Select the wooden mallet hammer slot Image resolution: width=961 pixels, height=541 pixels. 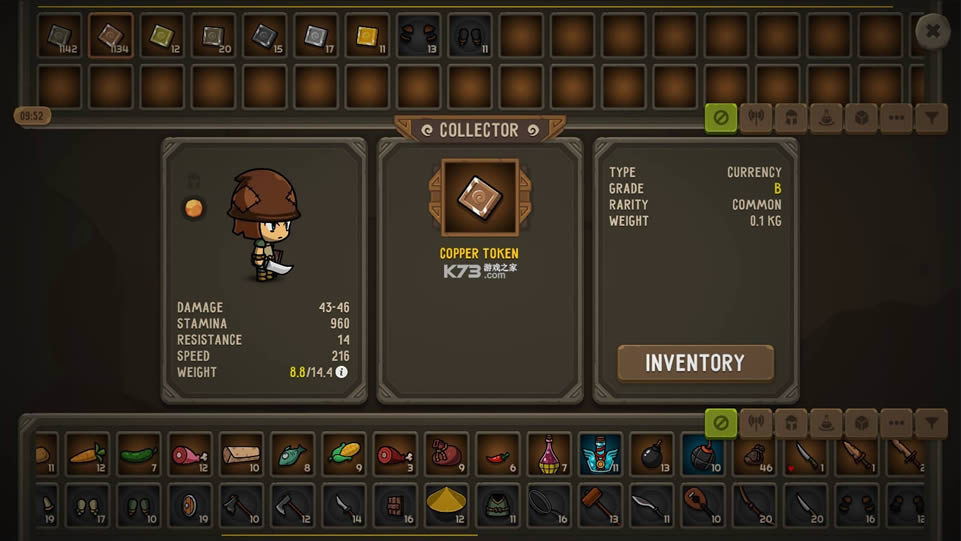[x=600, y=504]
